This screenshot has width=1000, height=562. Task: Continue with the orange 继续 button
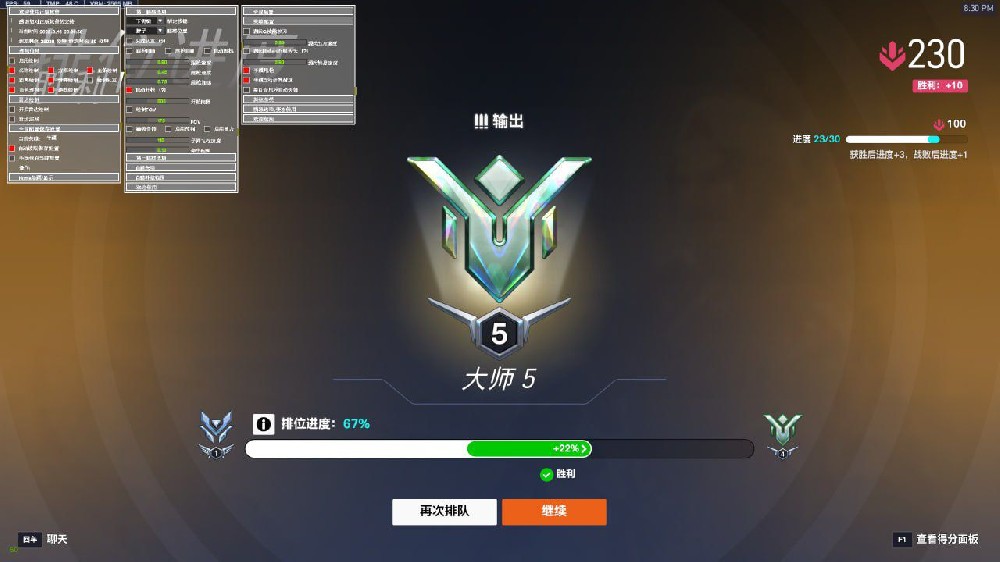554,512
